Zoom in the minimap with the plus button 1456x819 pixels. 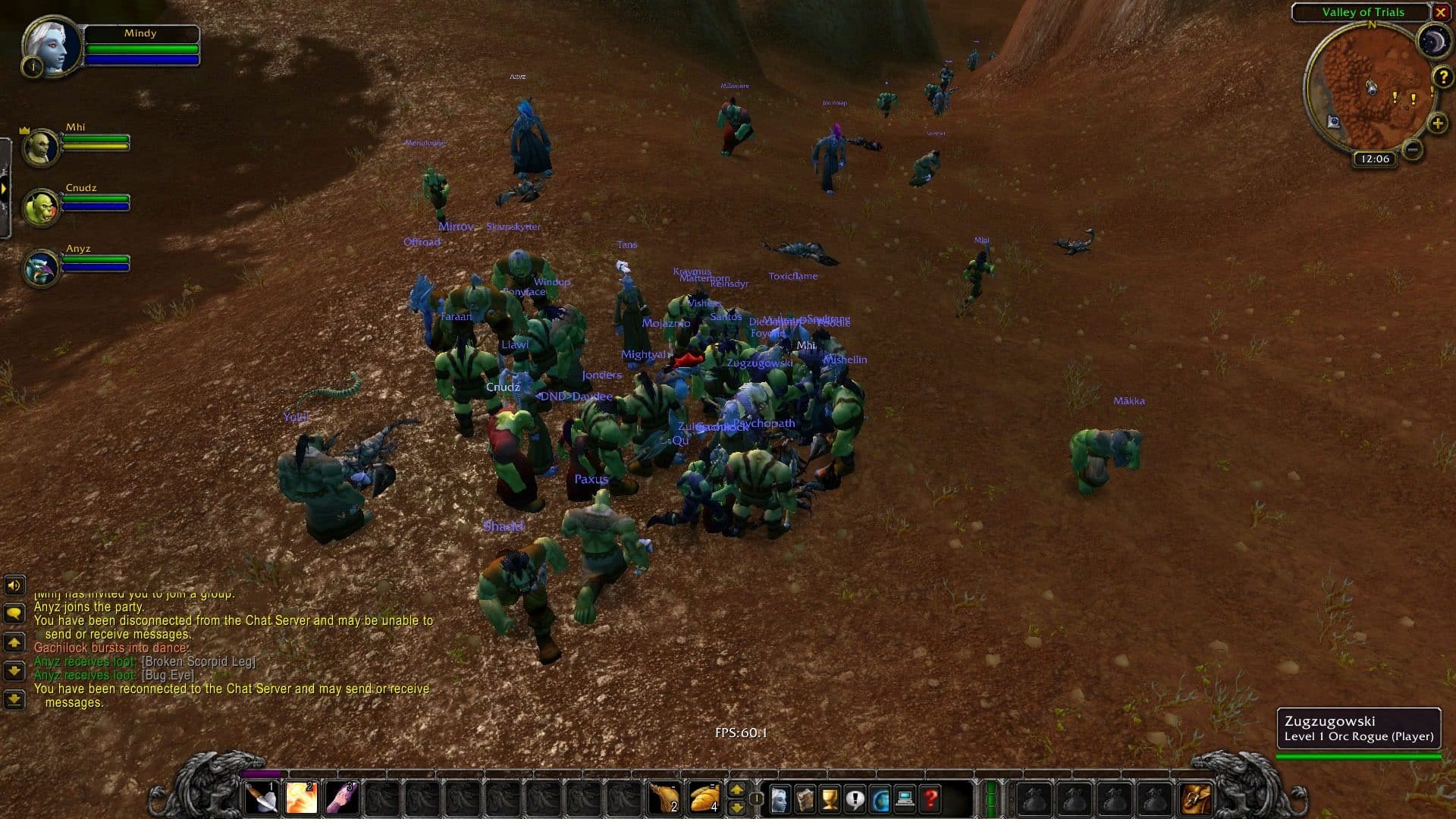point(1438,123)
